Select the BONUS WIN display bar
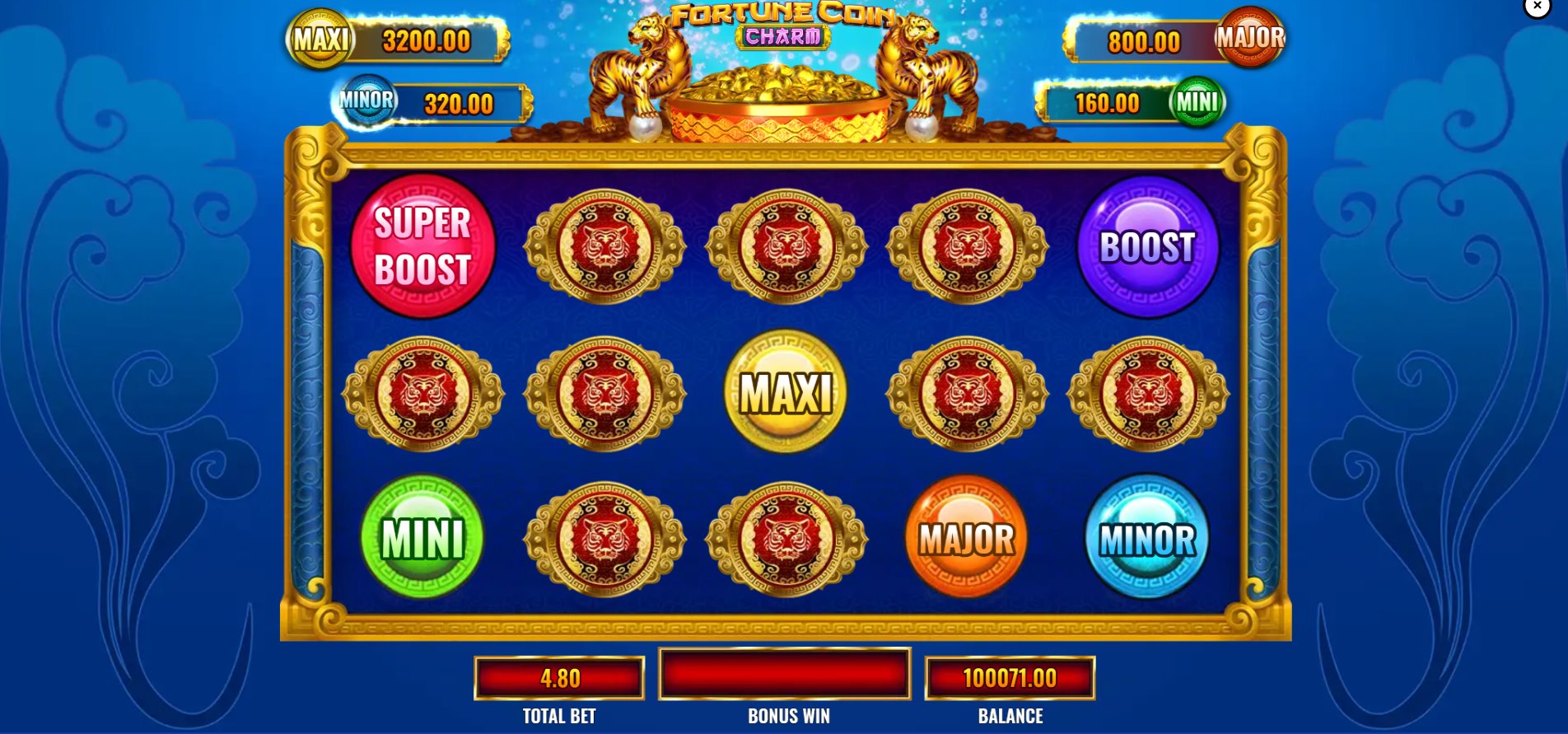Screen dimensions: 1568x734 (x=783, y=674)
